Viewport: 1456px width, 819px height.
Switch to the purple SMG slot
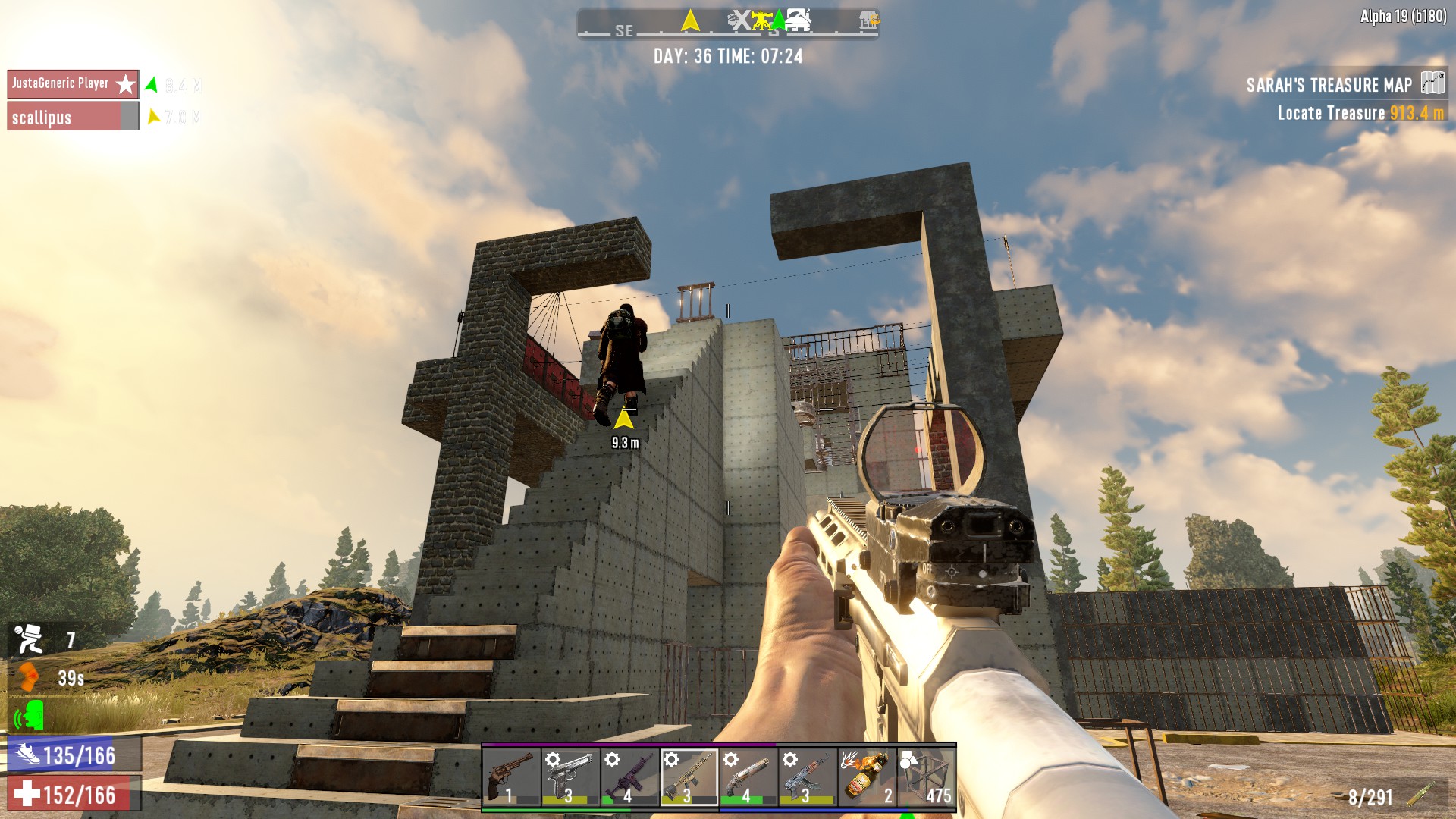[629, 777]
